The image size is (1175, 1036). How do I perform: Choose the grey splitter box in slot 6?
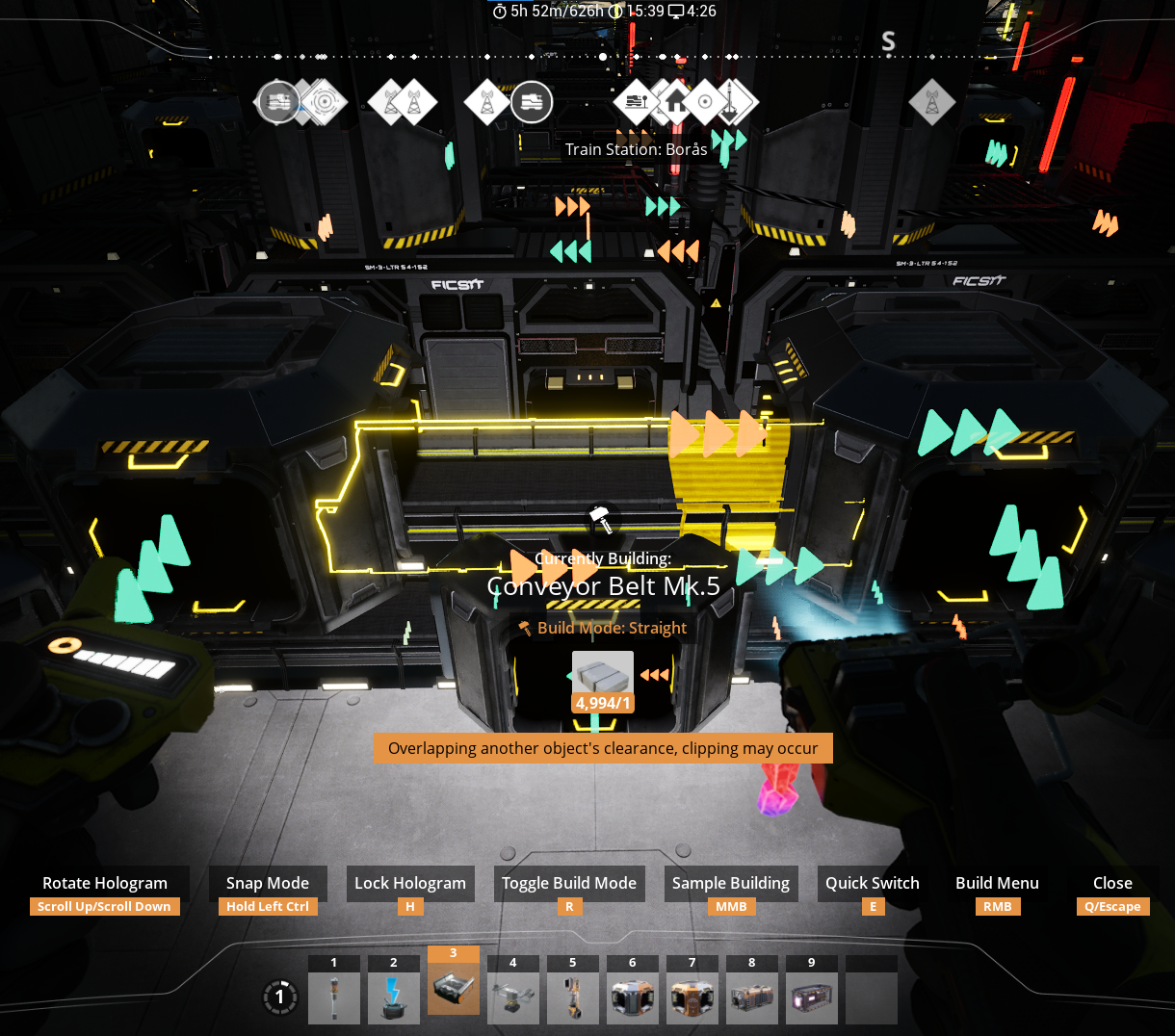click(x=633, y=997)
